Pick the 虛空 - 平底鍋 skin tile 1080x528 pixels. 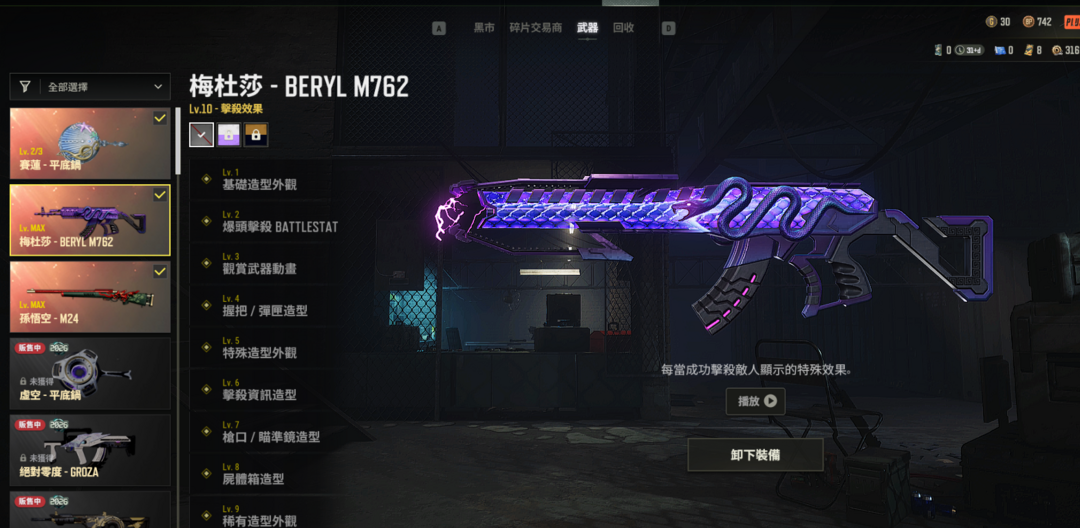pyautogui.click(x=90, y=372)
